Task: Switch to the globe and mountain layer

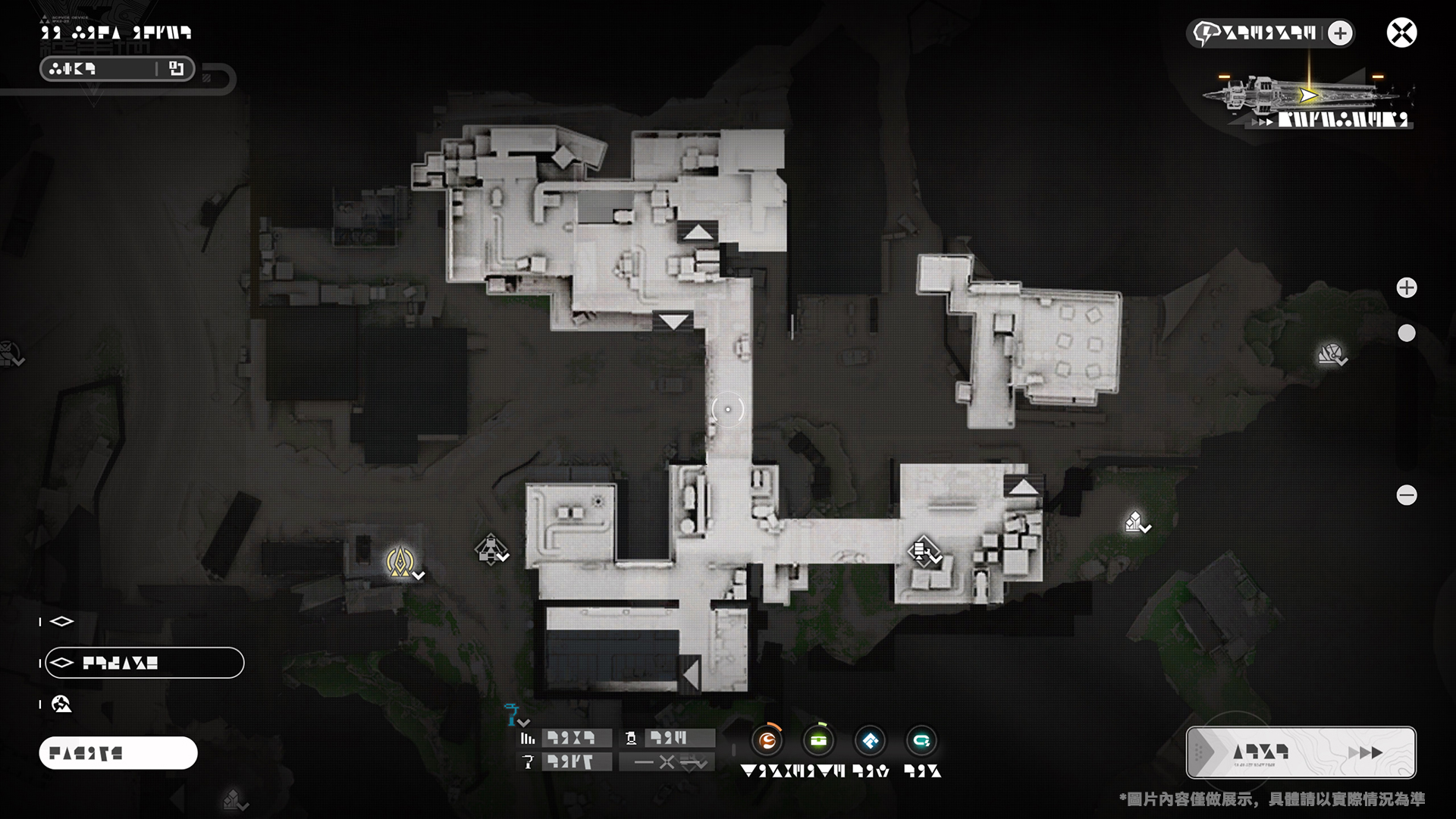Action: click(61, 704)
